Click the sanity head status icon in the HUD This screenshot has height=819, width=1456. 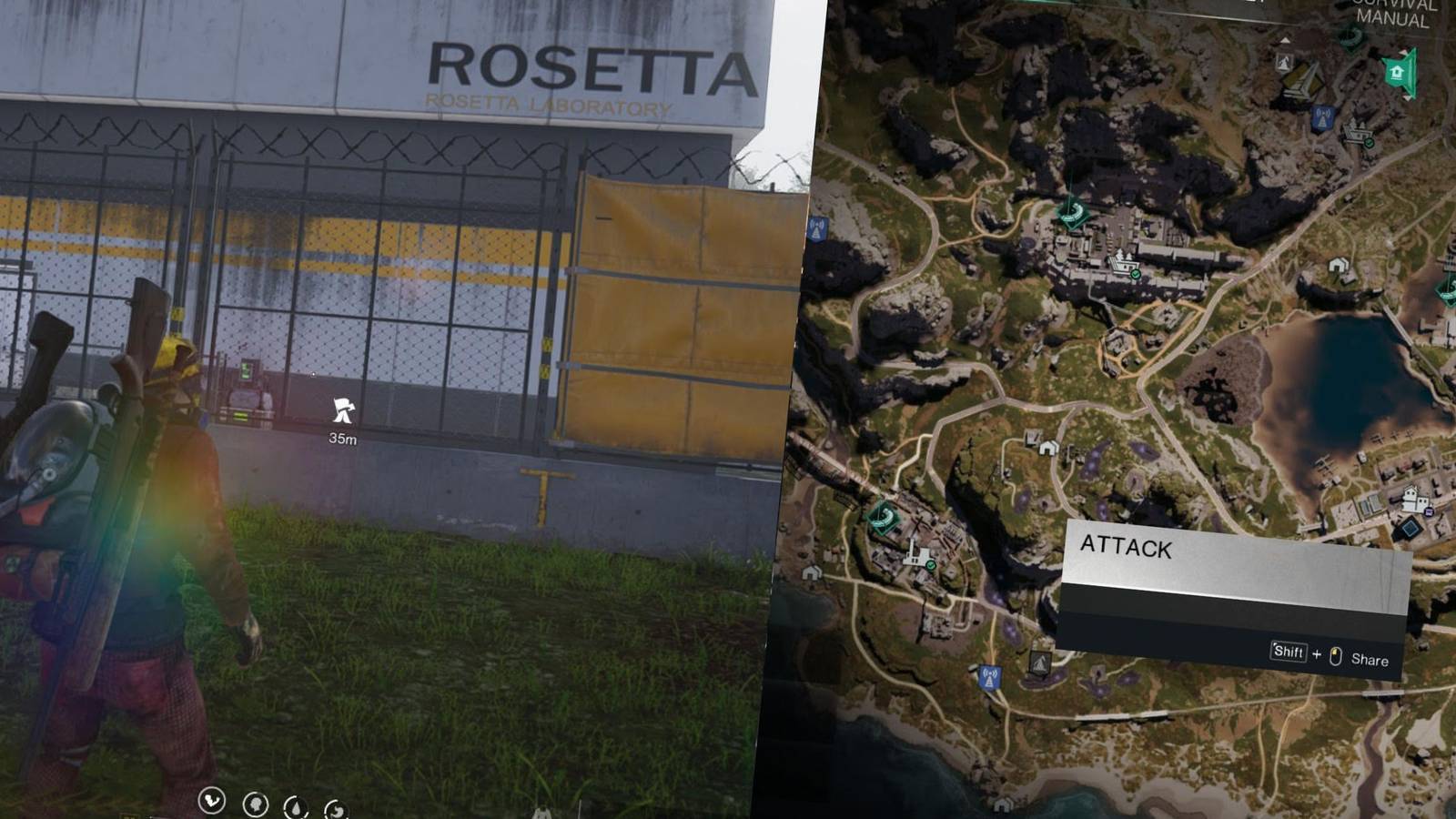coord(255,804)
